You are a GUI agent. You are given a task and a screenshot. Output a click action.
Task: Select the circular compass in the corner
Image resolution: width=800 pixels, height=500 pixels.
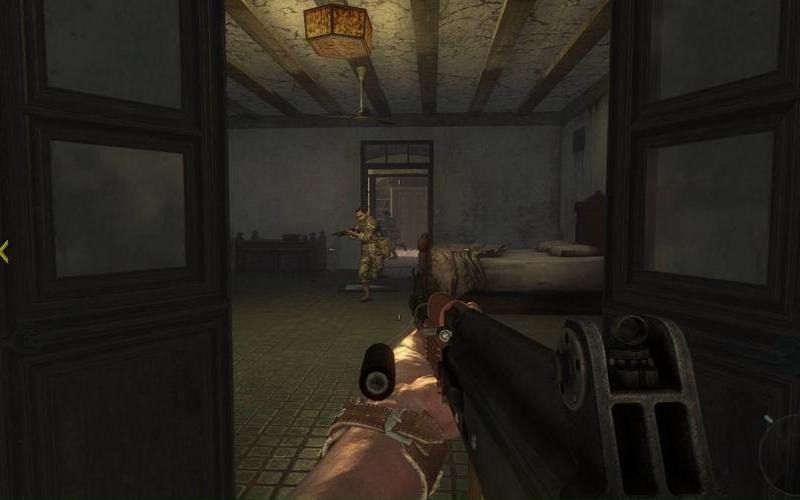pyautogui.click(x=783, y=455)
